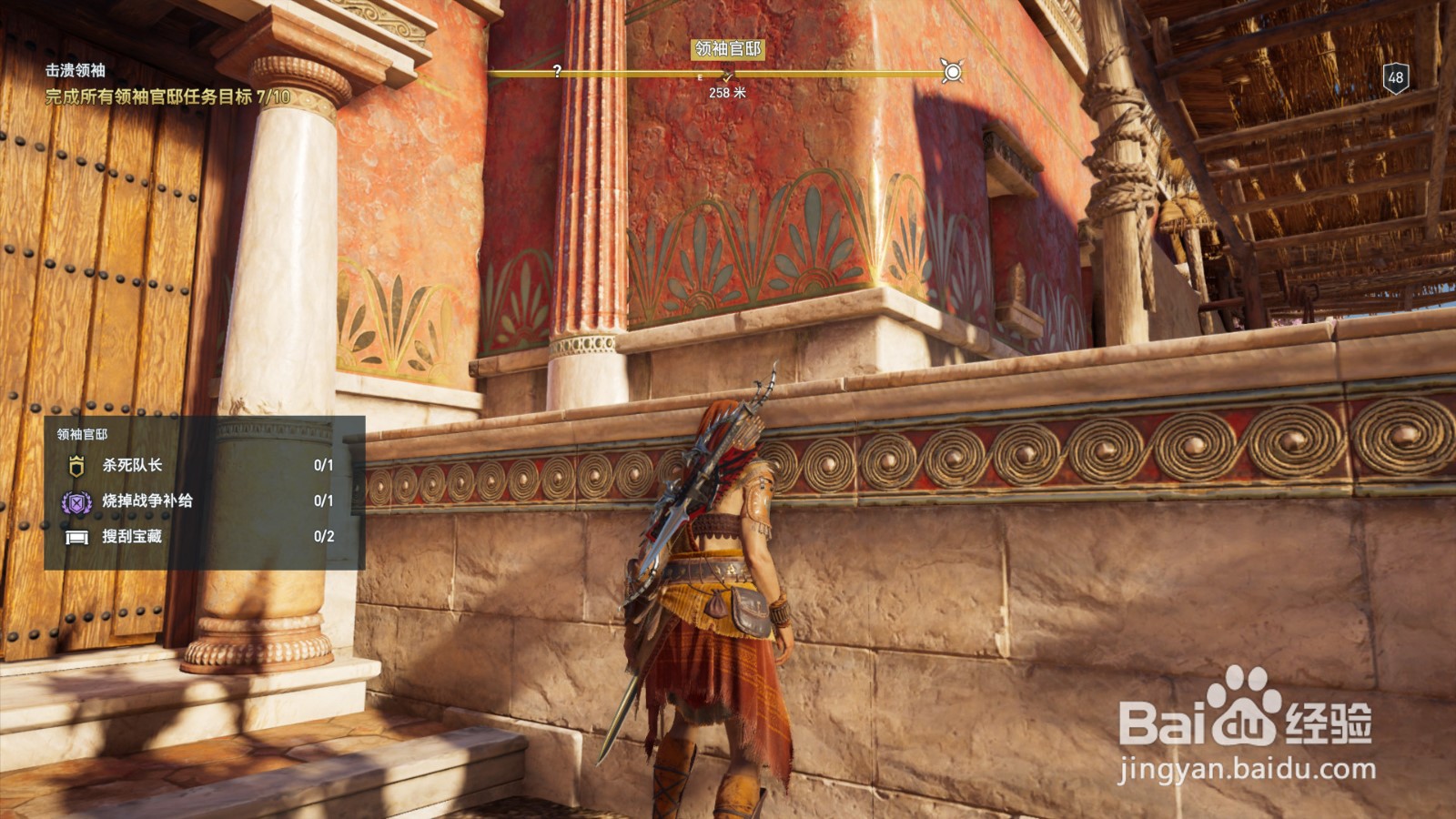1456x819 pixels.
Task: Click the 领袖官邸 compass location label
Action: pyautogui.click(x=727, y=48)
